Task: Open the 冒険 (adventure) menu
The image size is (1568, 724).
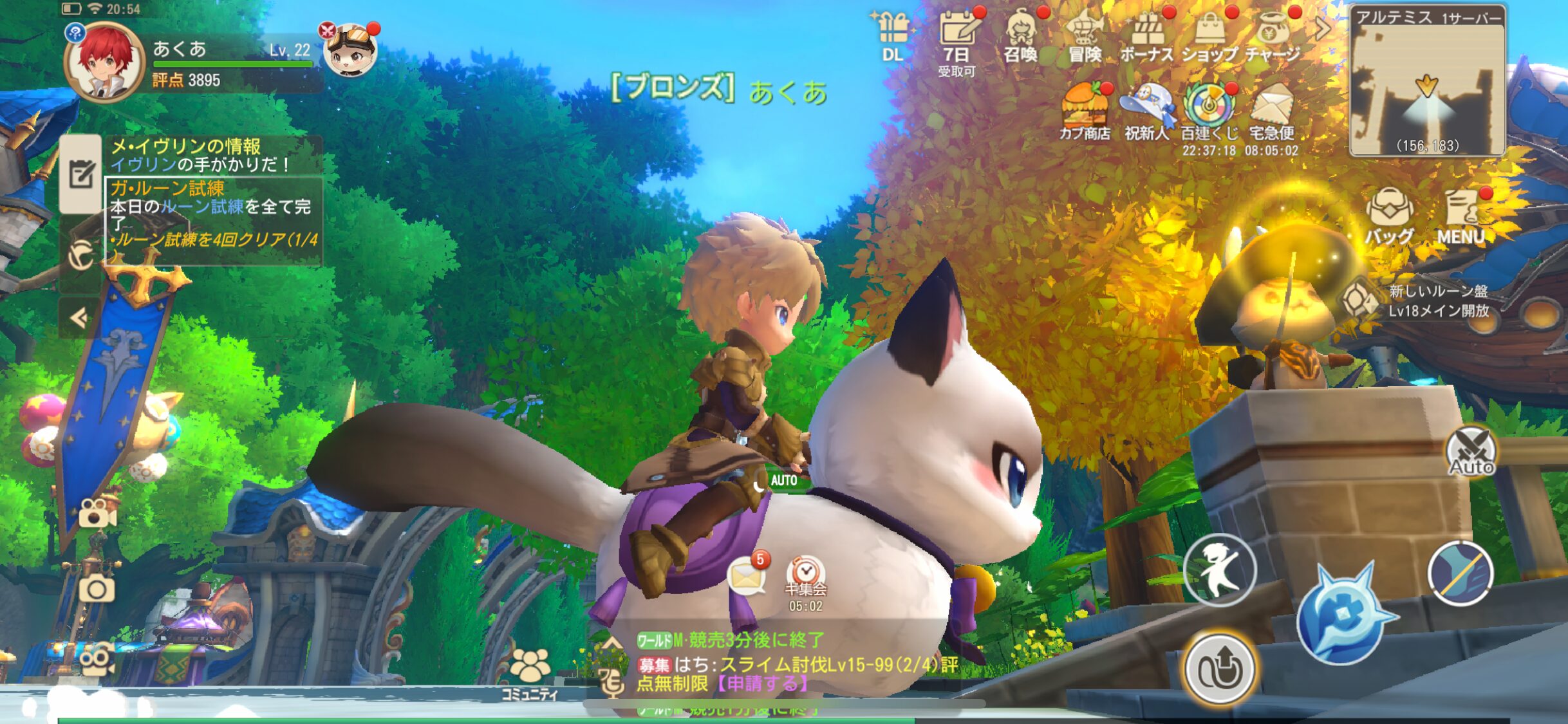Action: (1085, 37)
